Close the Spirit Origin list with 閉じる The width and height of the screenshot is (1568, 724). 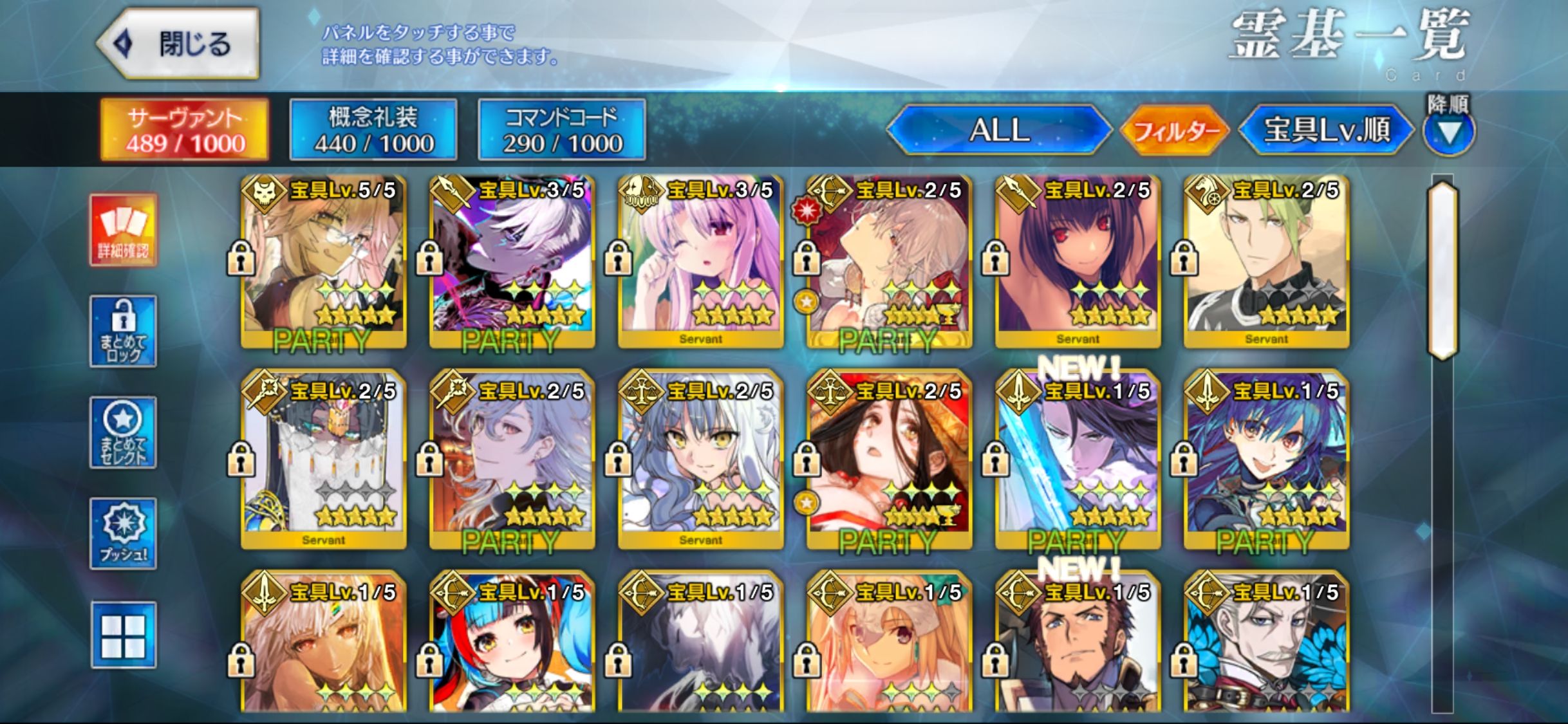pyautogui.click(x=178, y=44)
